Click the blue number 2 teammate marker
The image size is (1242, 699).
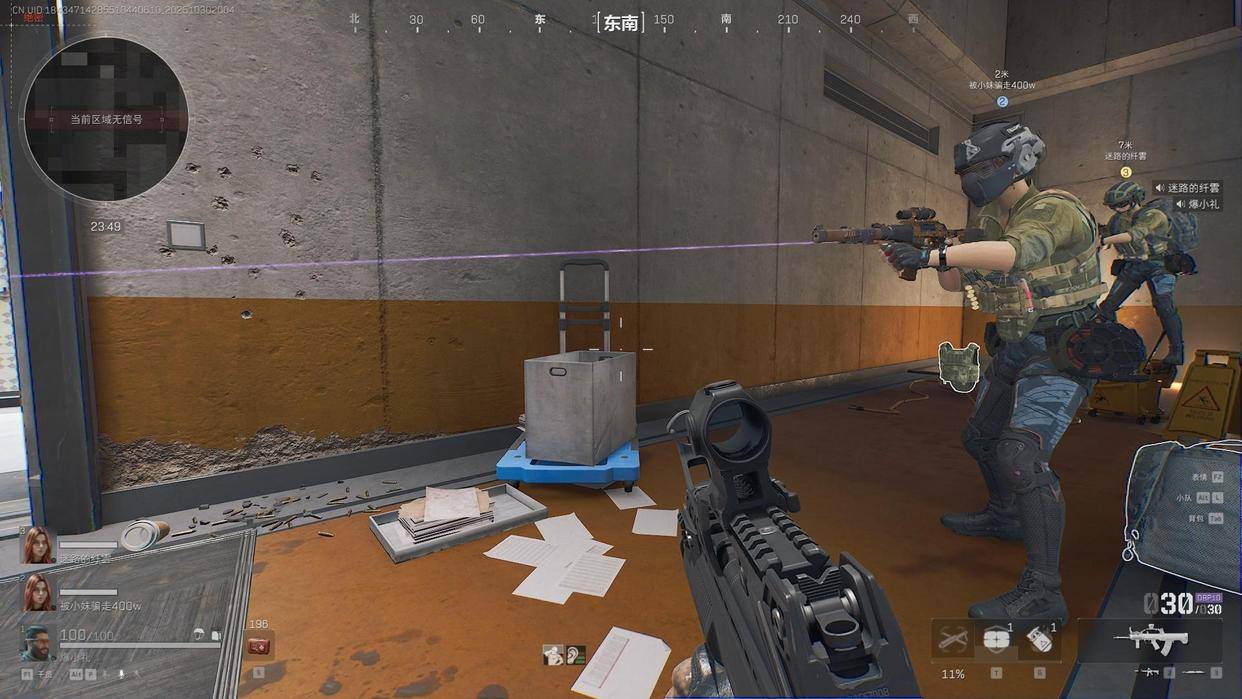pyautogui.click(x=1002, y=101)
